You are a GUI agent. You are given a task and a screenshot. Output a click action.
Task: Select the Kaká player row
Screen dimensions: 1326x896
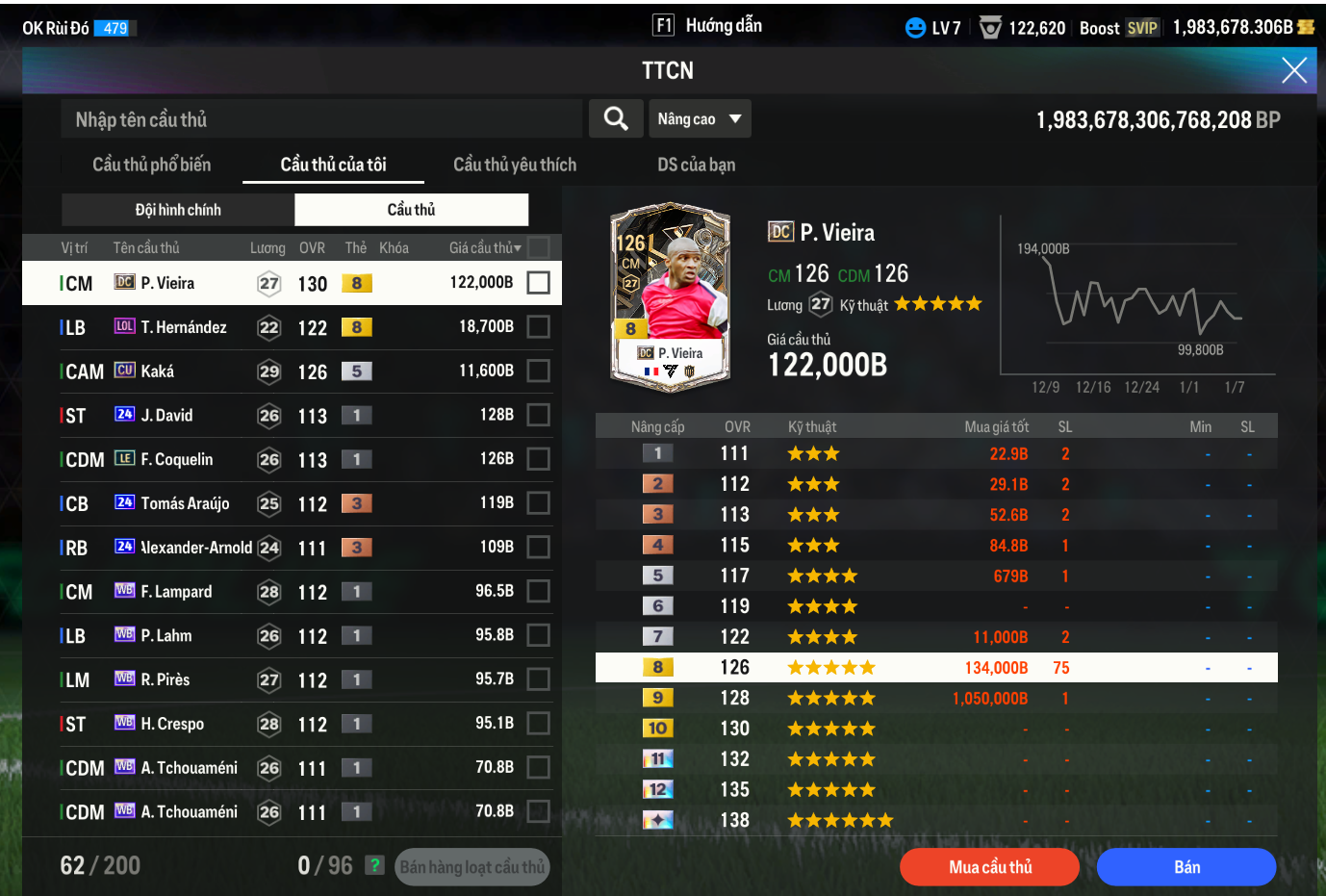tap(289, 371)
